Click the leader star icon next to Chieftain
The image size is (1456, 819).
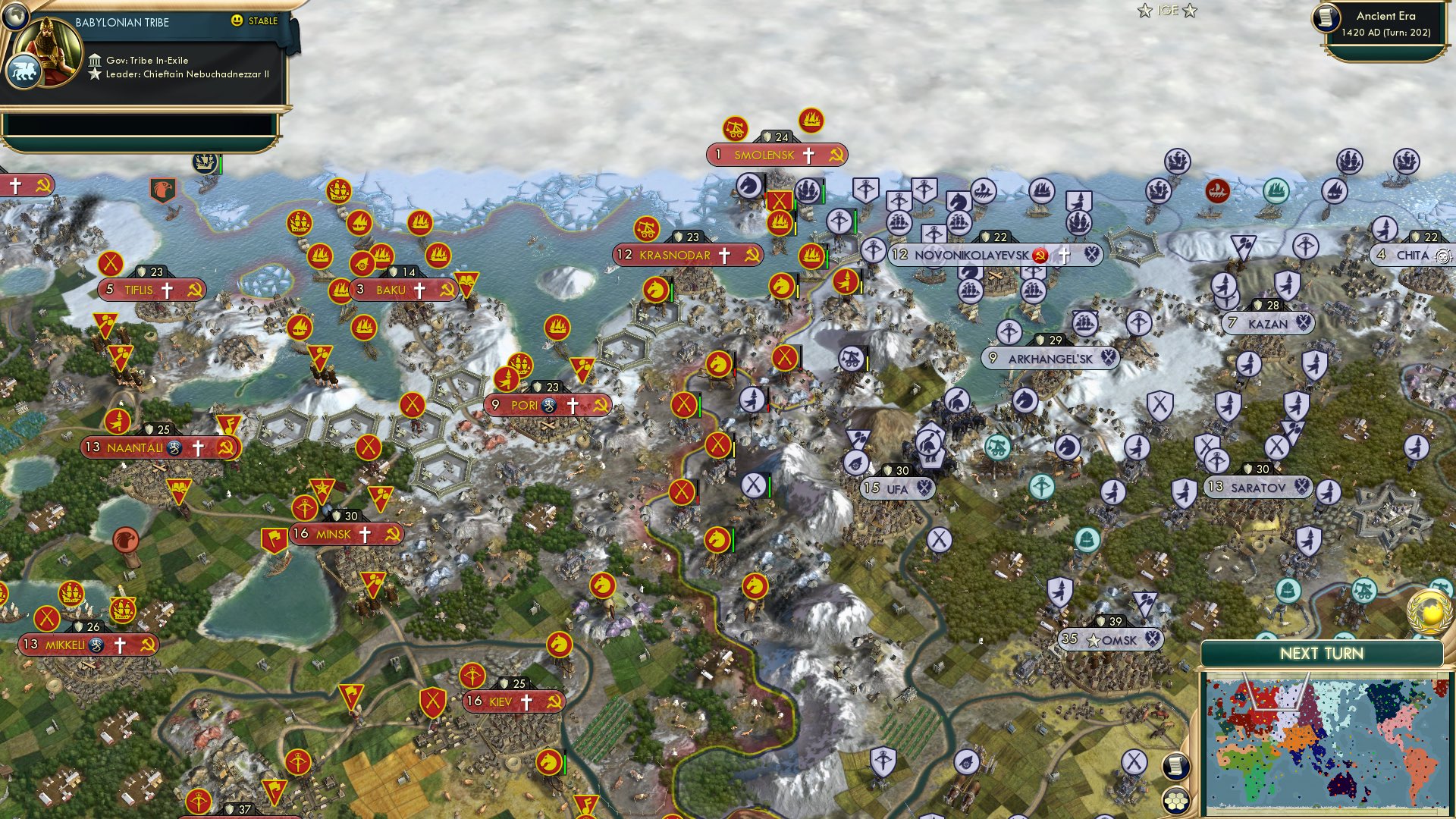coord(96,74)
